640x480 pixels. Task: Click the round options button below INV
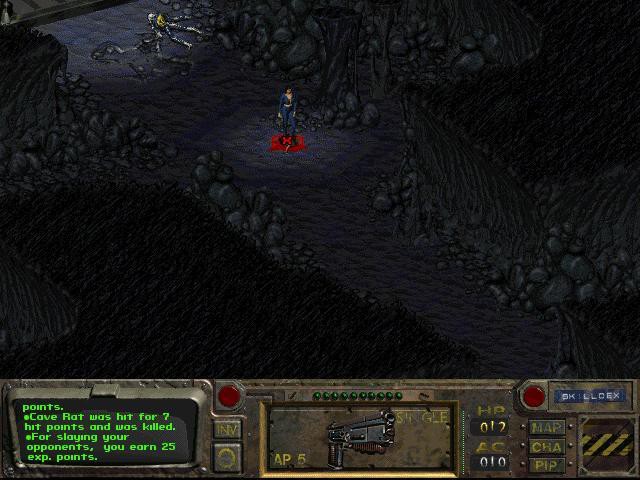click(x=227, y=456)
